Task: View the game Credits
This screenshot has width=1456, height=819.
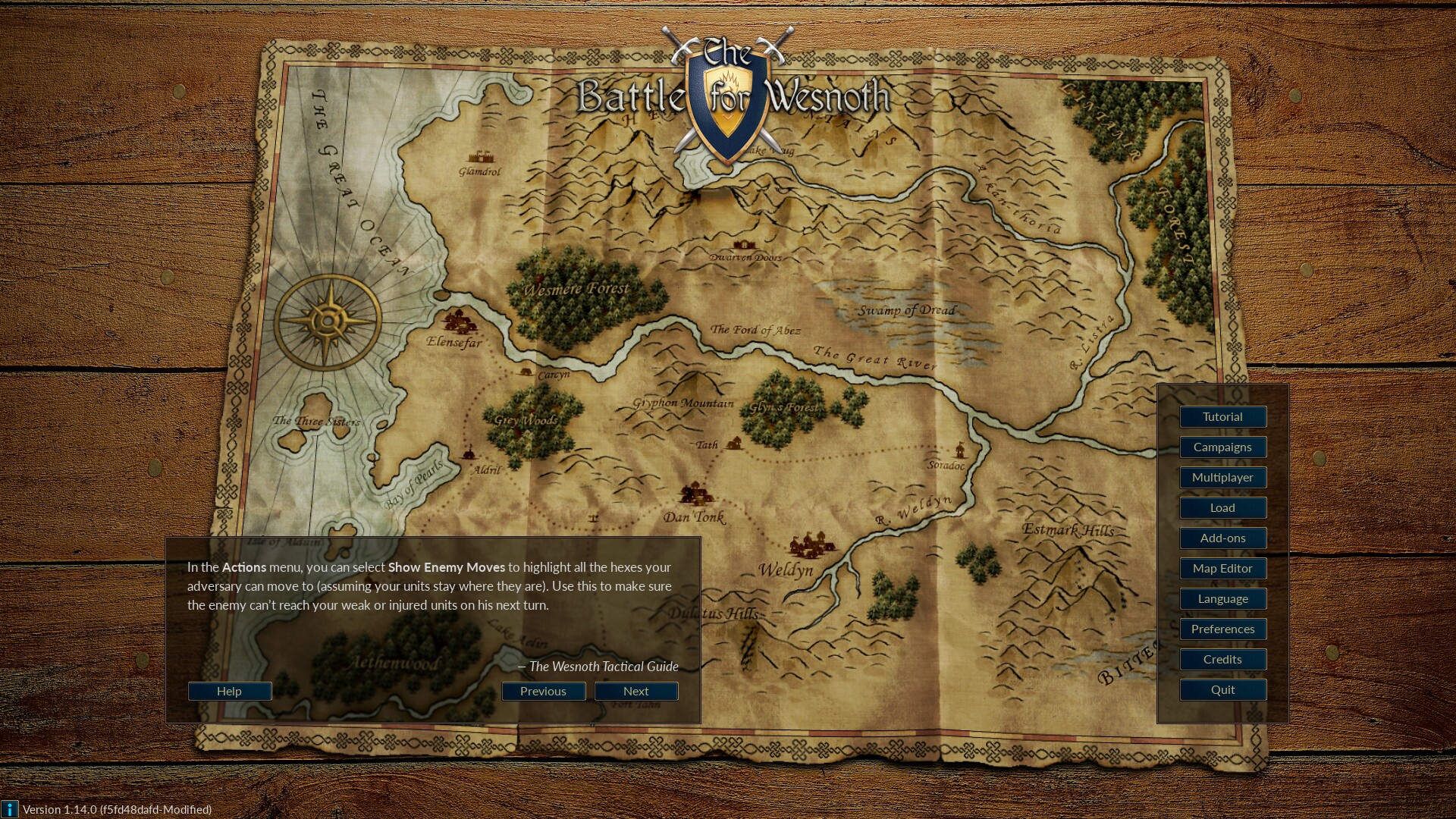Action: [1222, 659]
